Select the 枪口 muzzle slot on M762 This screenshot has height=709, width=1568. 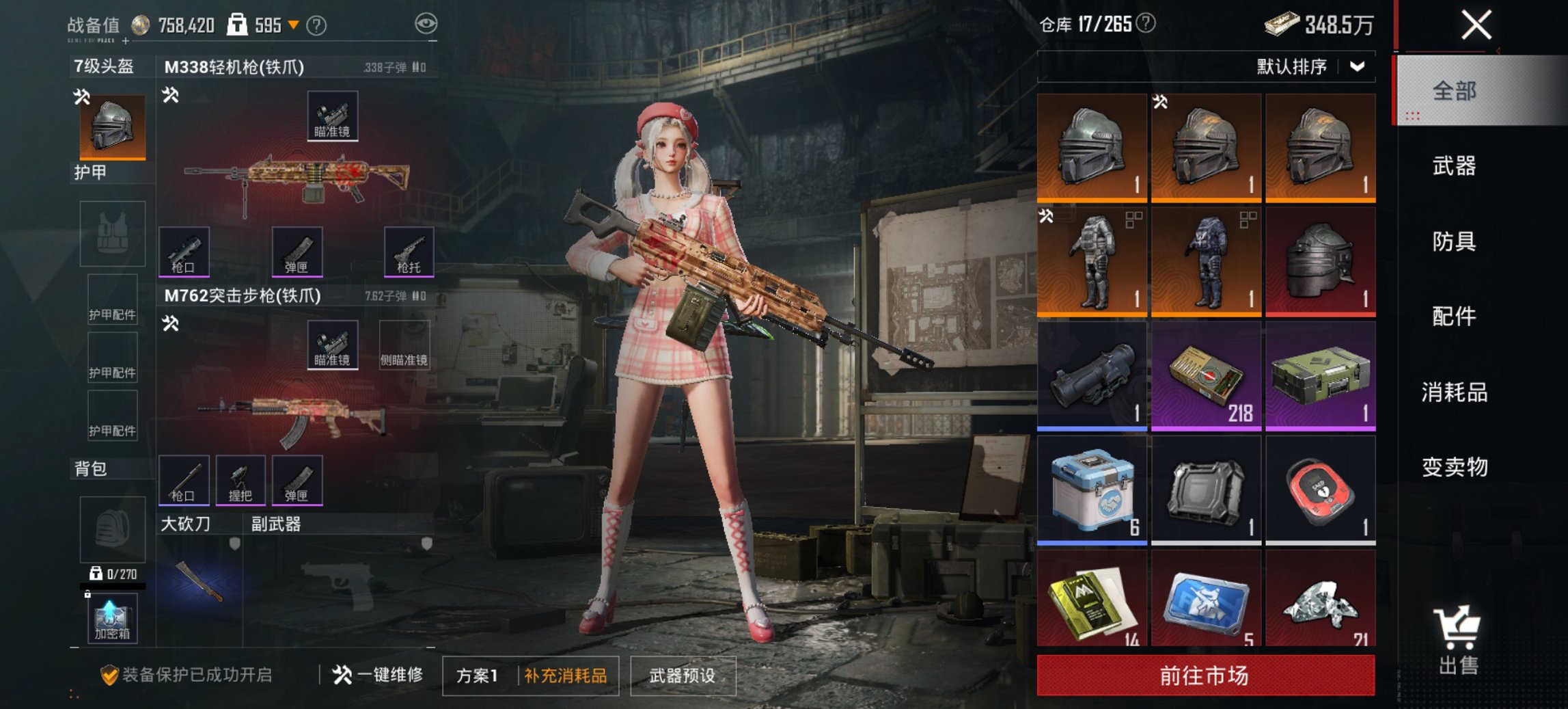click(185, 480)
